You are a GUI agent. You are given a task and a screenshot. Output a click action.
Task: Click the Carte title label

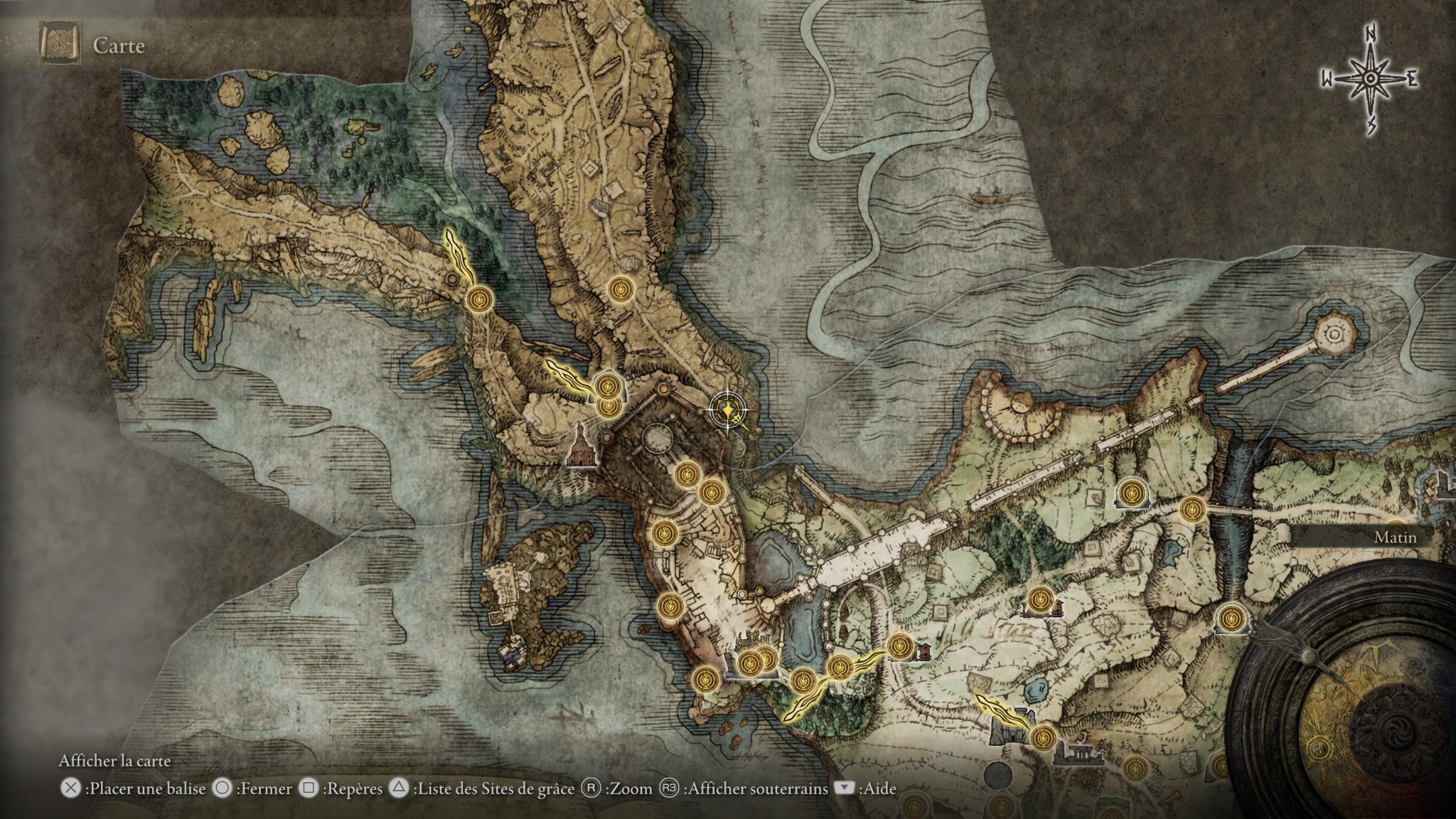pyautogui.click(x=117, y=44)
